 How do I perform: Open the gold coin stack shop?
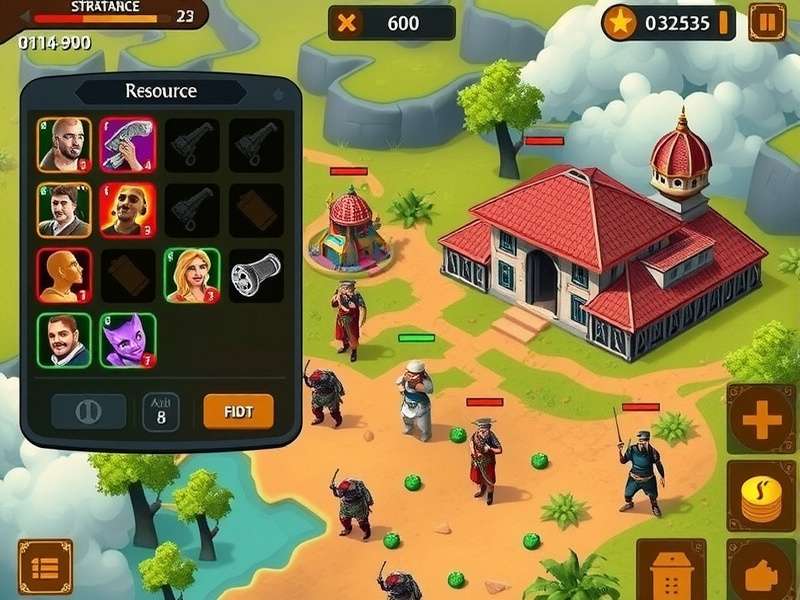[x=761, y=495]
